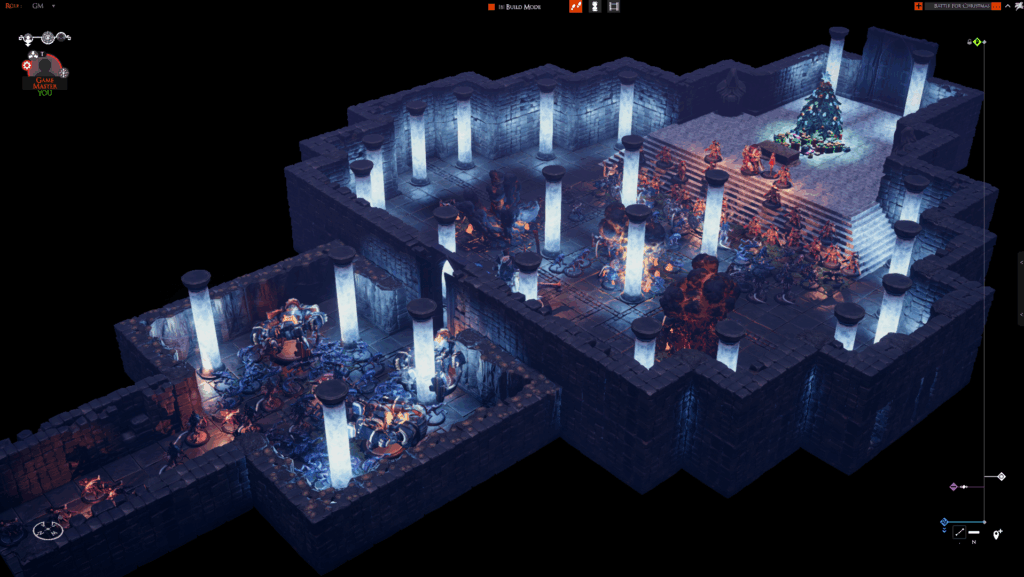Click the compass circle in bottom-left corner
This screenshot has width=1024, height=577.
47,530
